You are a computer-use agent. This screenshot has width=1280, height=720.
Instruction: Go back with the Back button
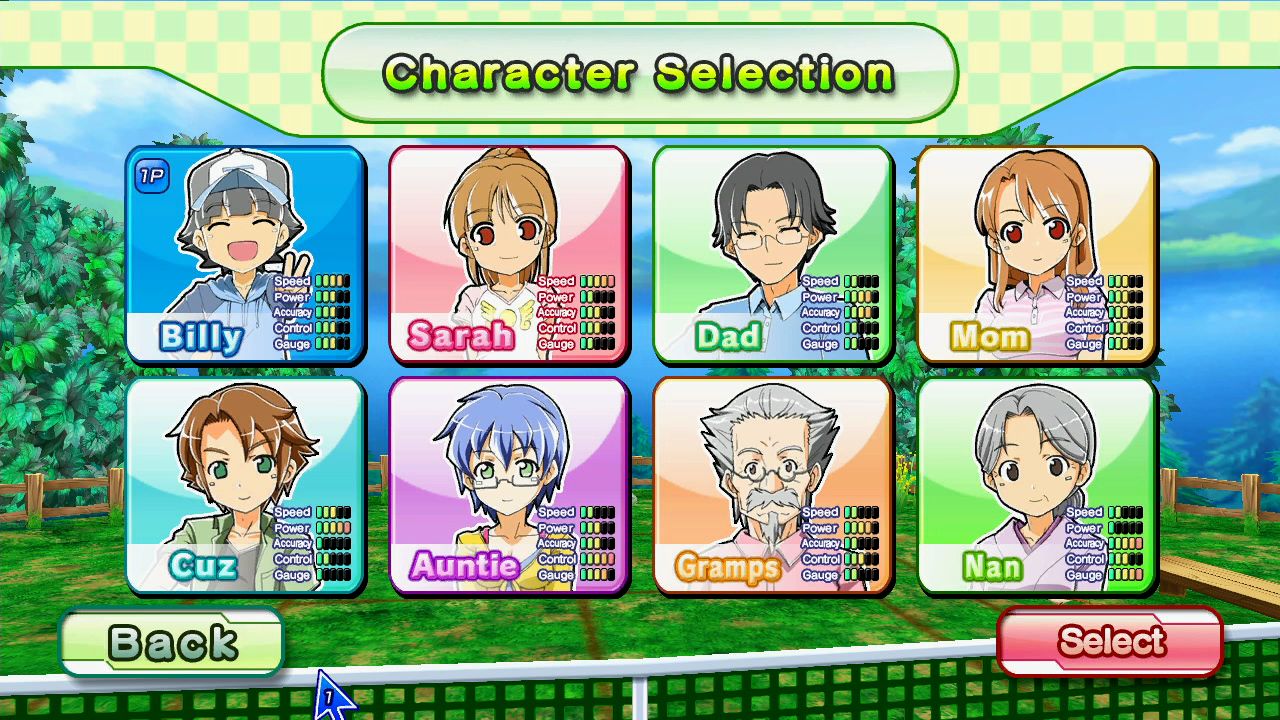click(x=172, y=643)
